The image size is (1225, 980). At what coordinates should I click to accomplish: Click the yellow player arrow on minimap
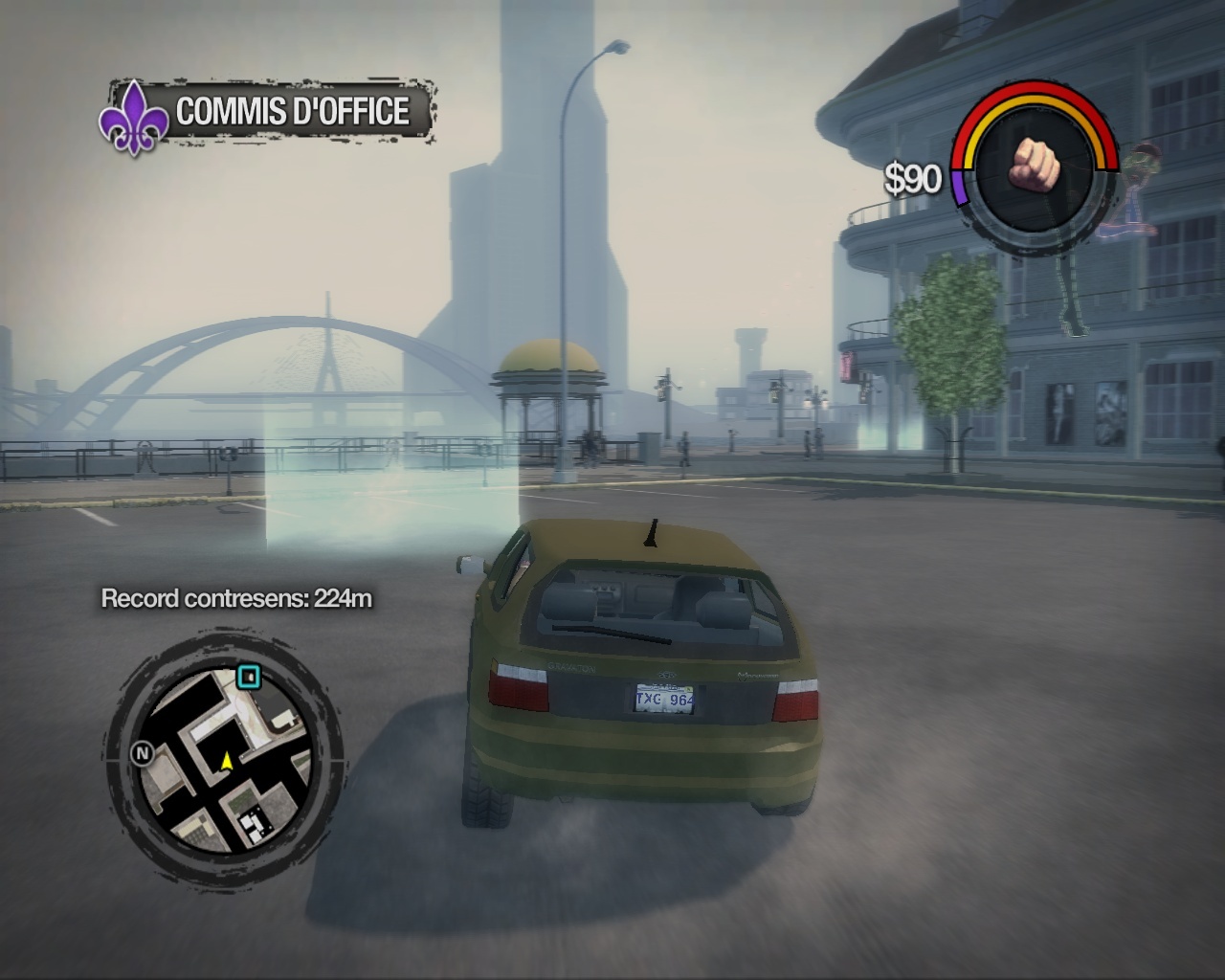point(227,761)
